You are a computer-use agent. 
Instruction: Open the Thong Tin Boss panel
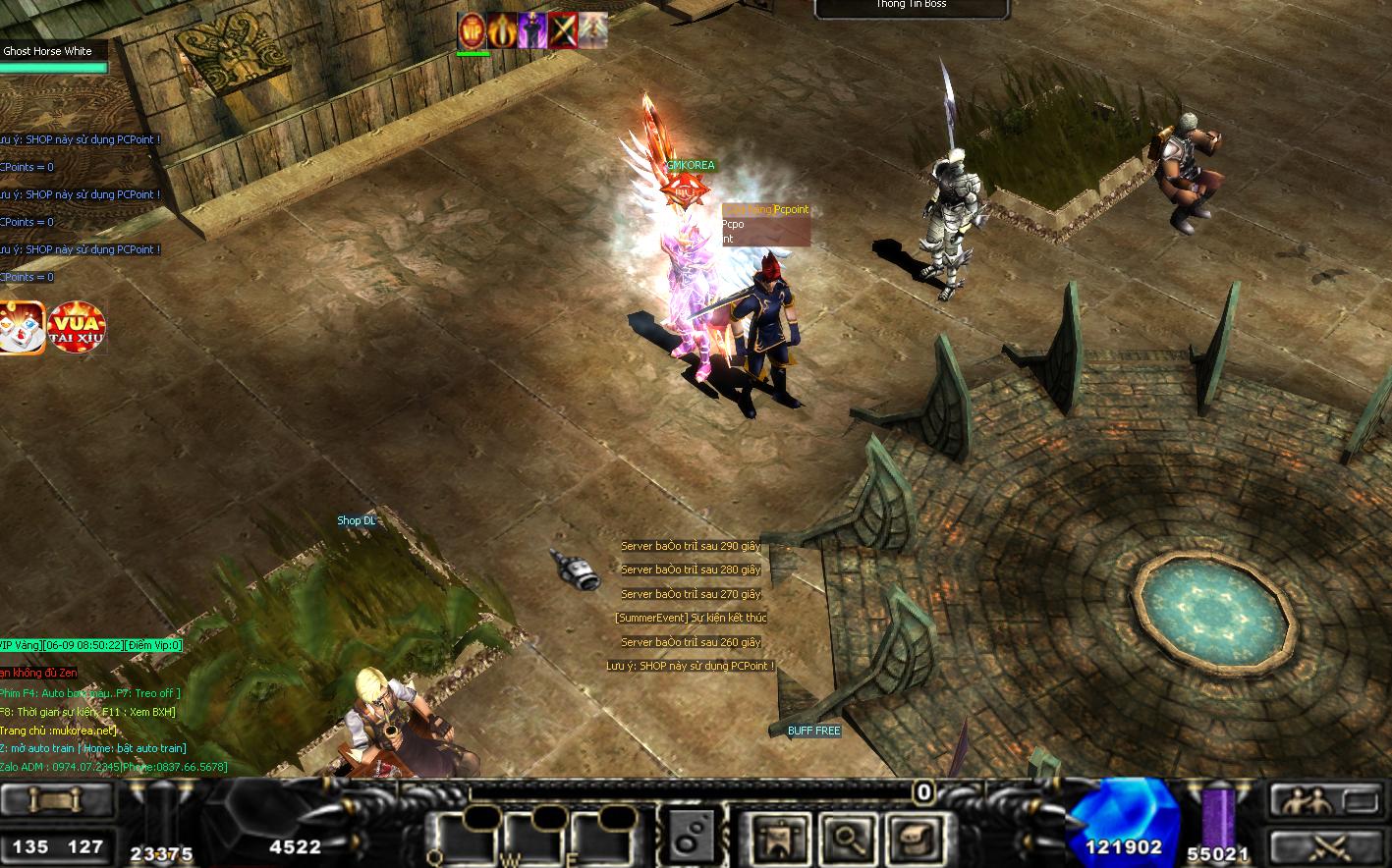tap(912, 8)
